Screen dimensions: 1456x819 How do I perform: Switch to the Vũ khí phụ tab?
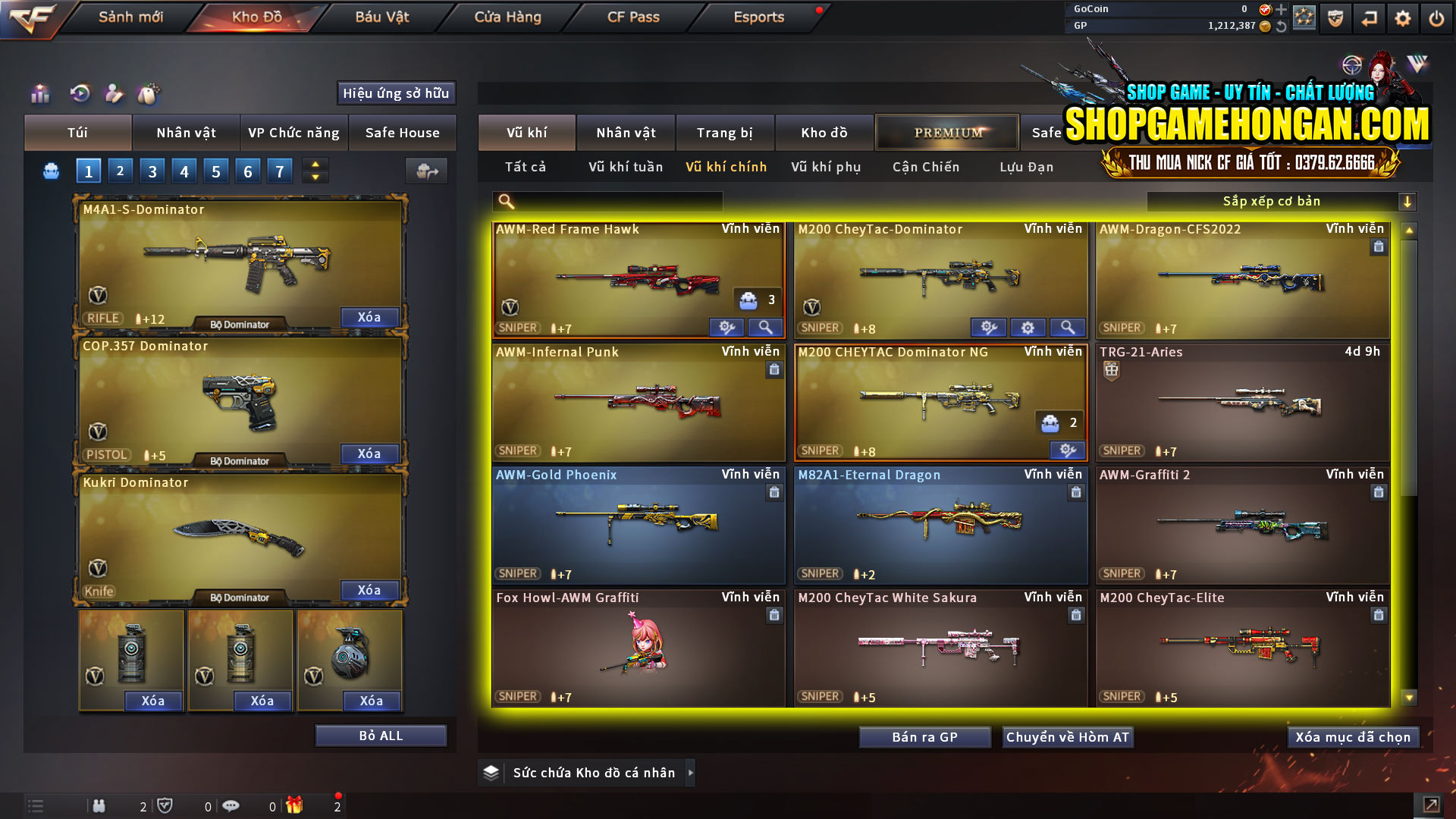[824, 167]
